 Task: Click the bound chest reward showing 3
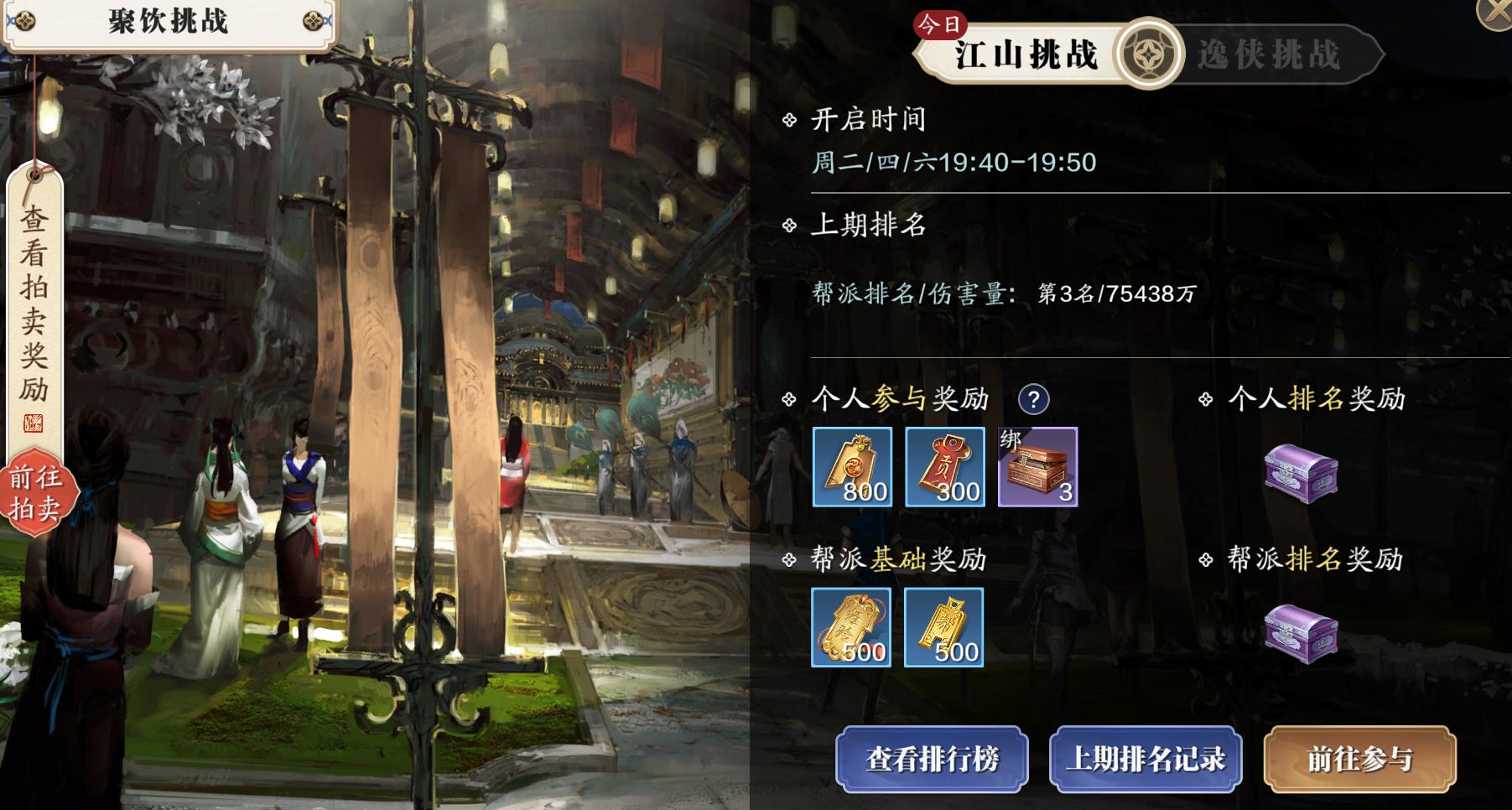[1038, 468]
